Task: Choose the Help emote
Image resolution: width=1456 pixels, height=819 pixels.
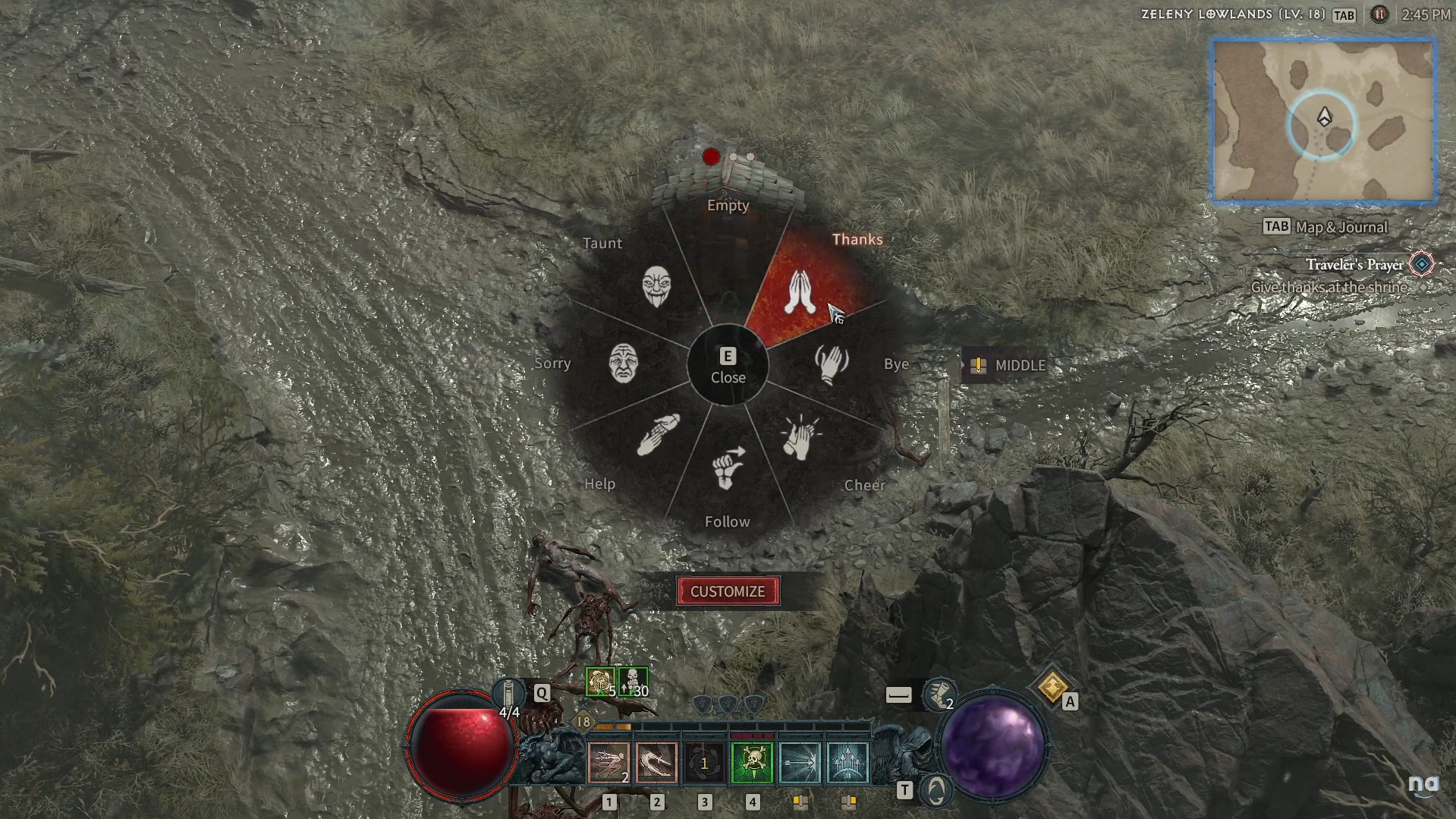Action: coord(657,434)
